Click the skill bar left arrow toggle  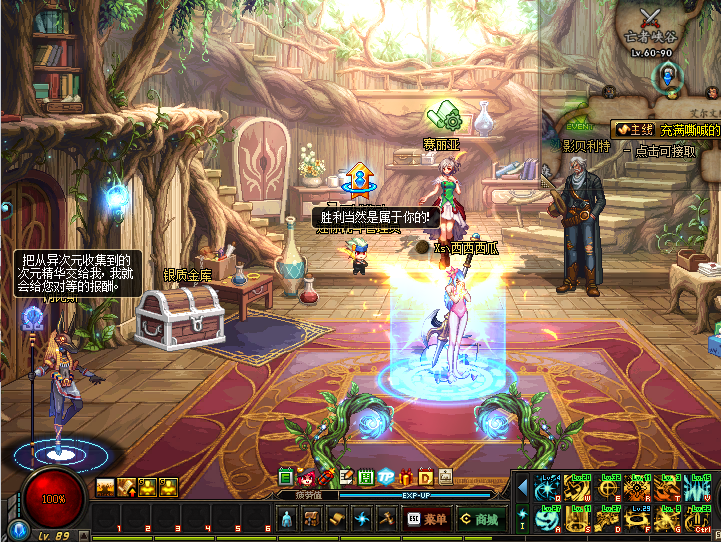tap(522, 487)
